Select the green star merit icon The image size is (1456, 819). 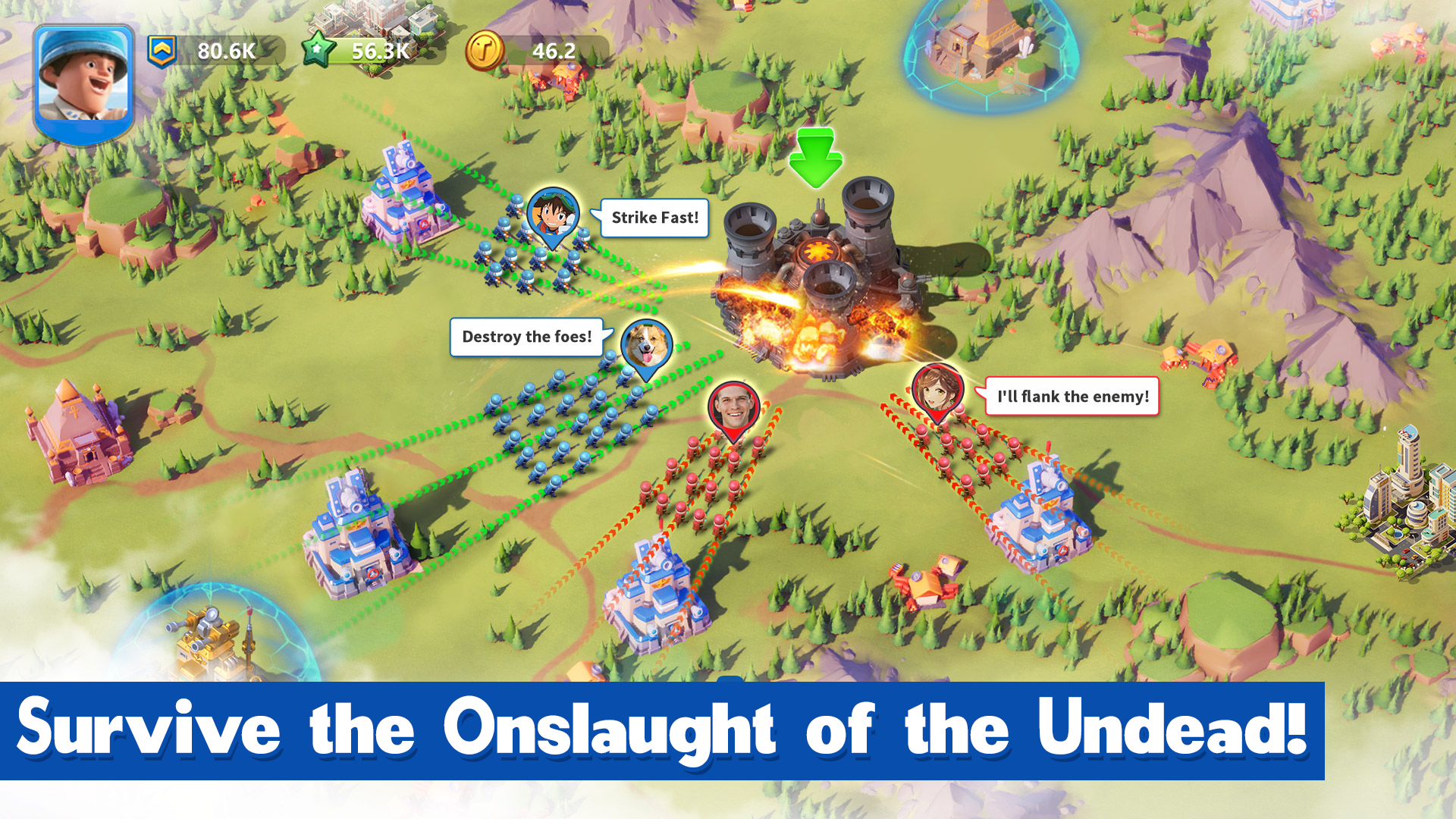pos(318,51)
